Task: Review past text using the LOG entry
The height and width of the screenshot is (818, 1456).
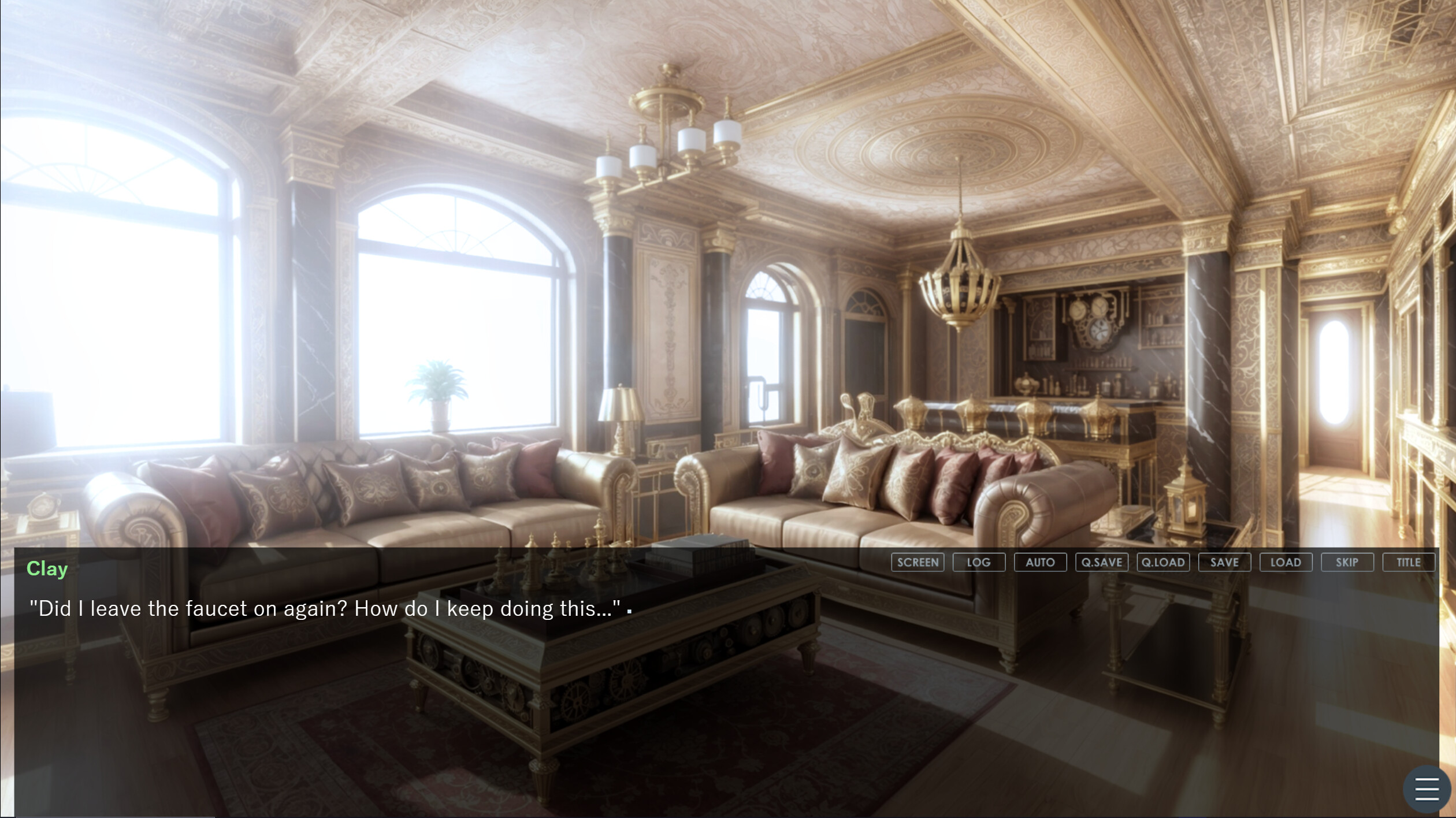Action: 980,562
